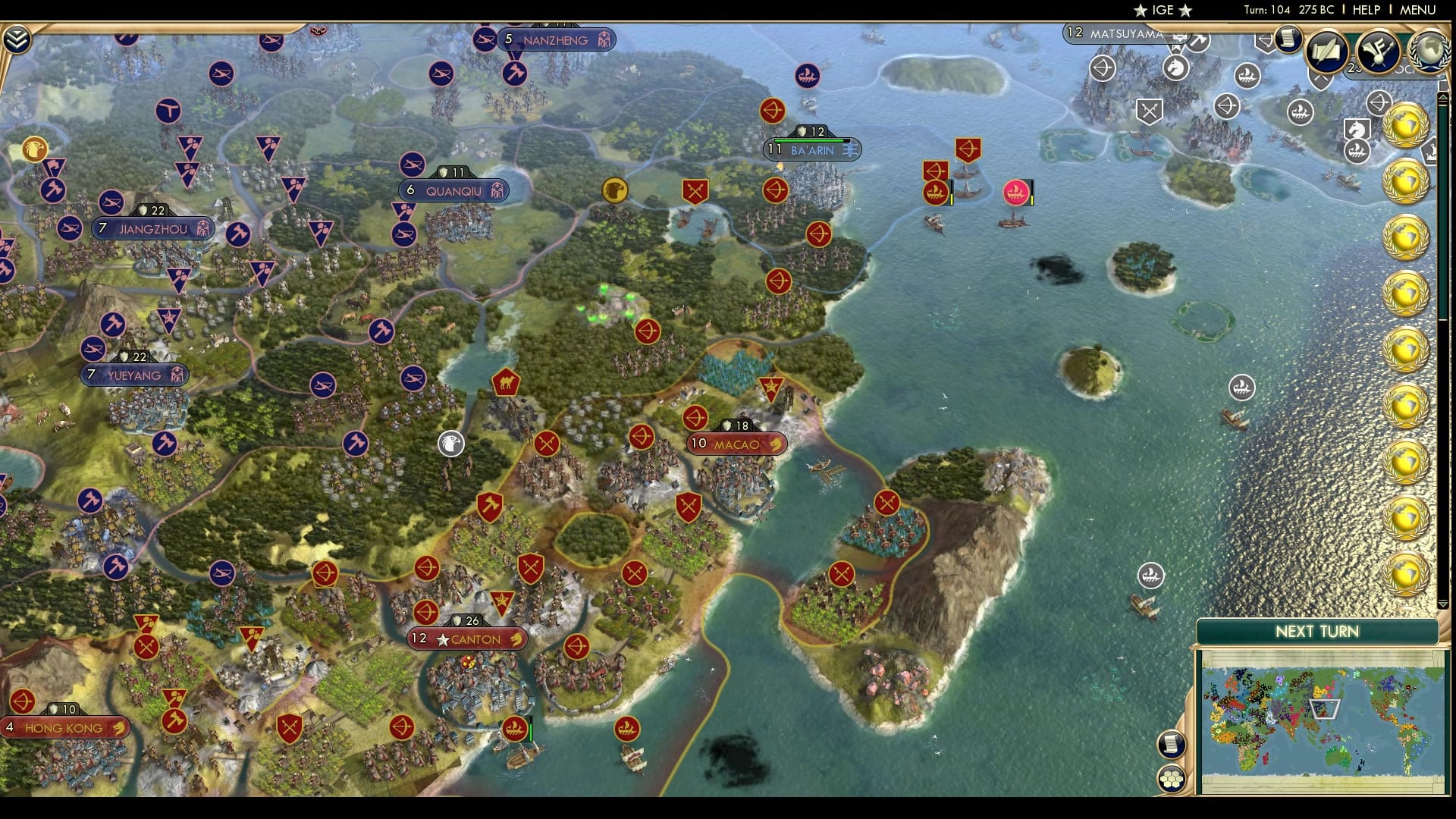Image resolution: width=1456 pixels, height=819 pixels.
Task: Toggle the notification log scroll beside minimap
Action: pos(1172,745)
